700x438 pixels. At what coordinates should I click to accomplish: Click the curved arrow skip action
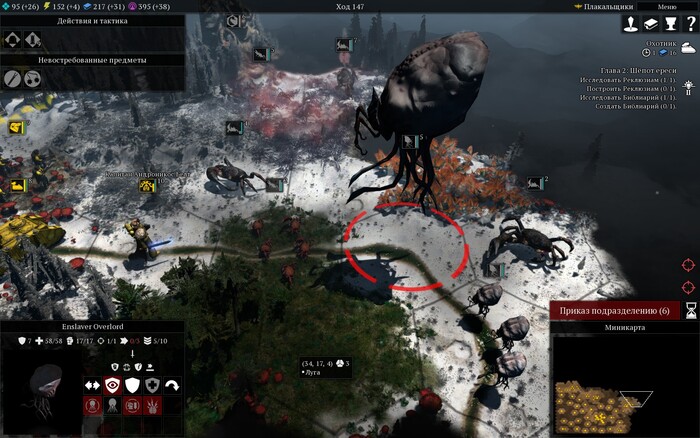(x=172, y=385)
